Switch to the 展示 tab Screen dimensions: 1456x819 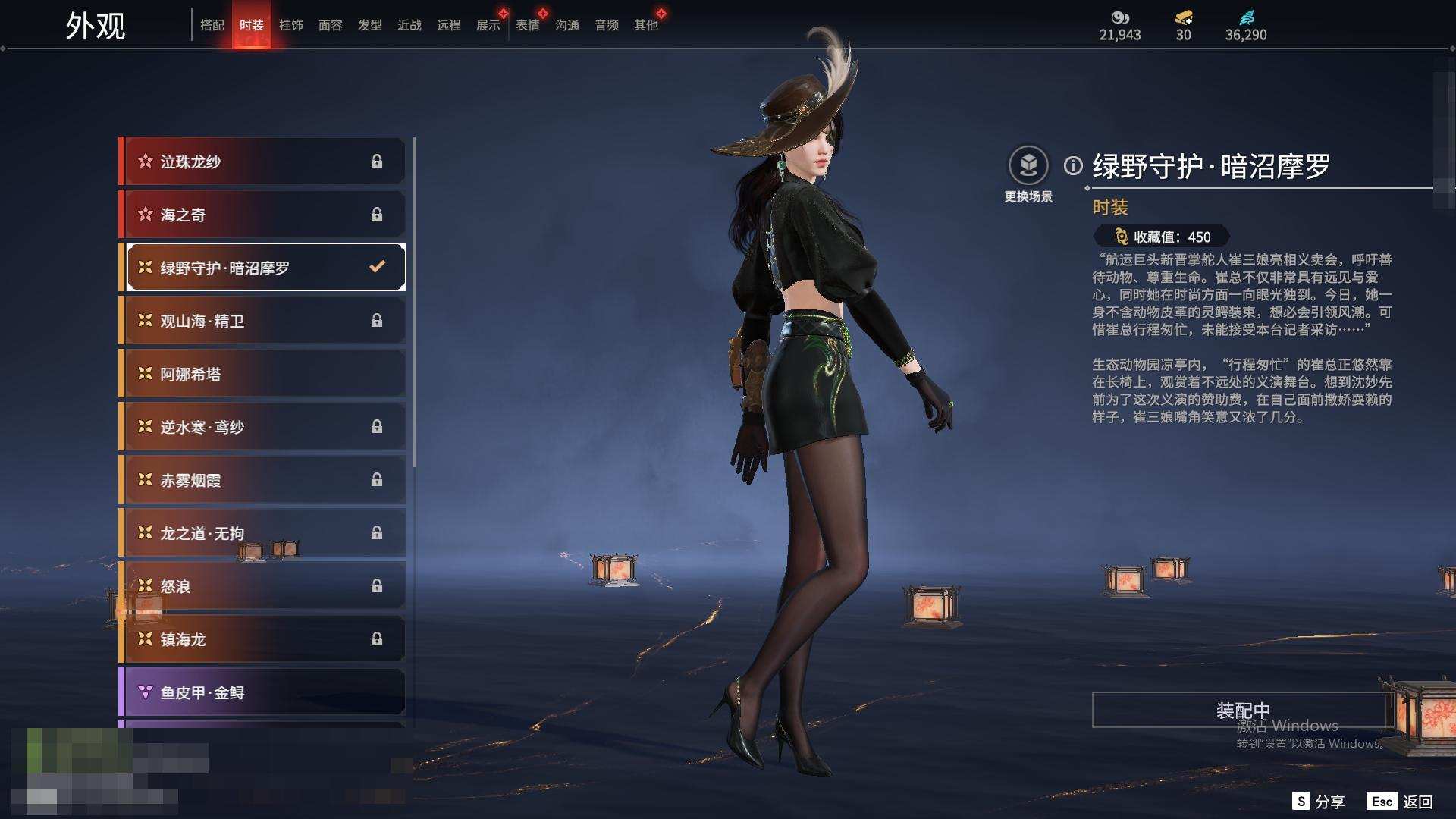coord(488,25)
